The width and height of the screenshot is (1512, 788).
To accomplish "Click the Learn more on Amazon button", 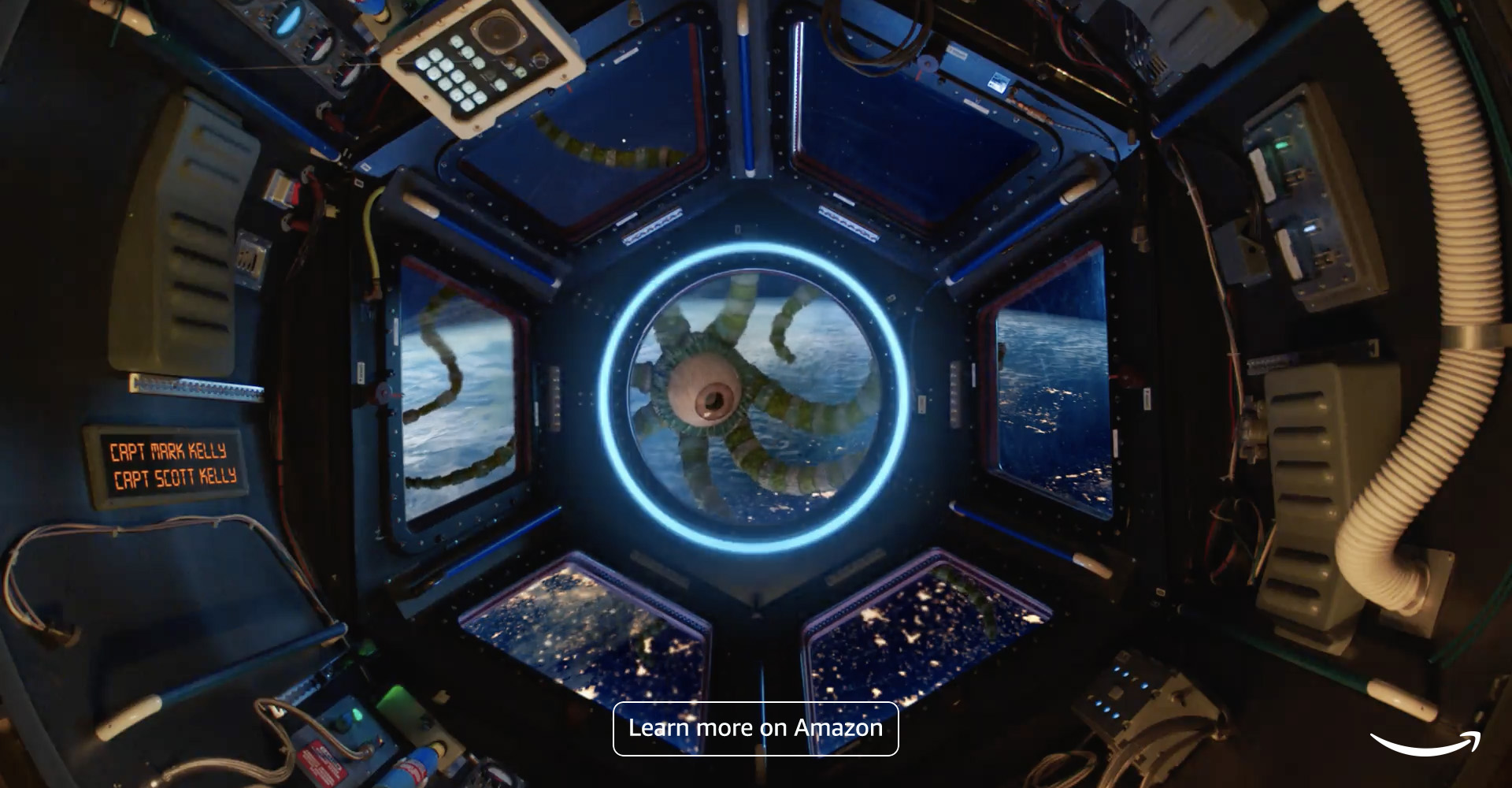I will (x=755, y=728).
